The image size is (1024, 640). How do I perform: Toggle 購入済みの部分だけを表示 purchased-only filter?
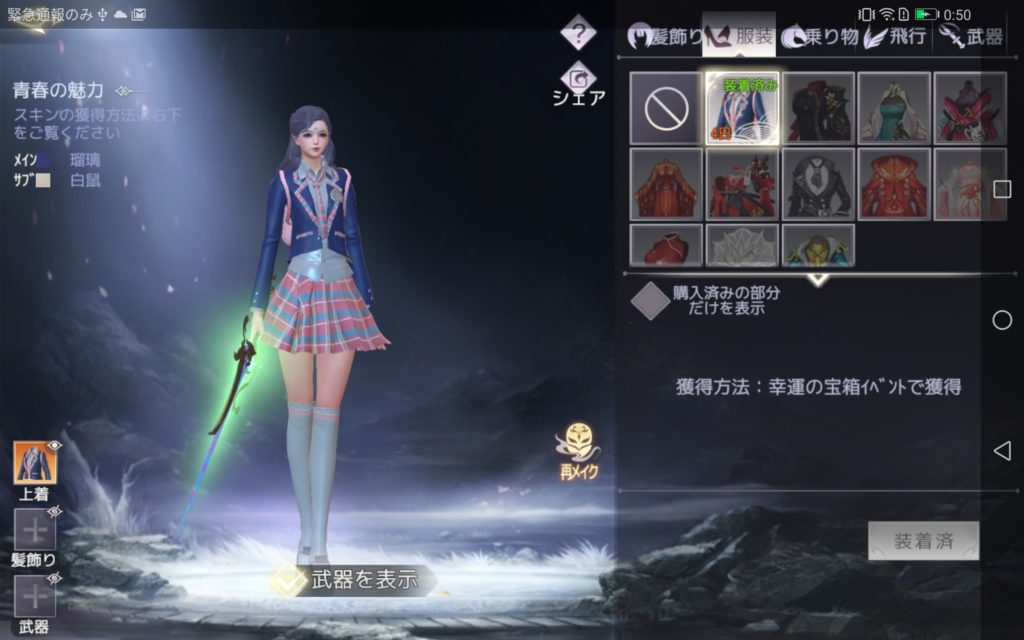651,300
